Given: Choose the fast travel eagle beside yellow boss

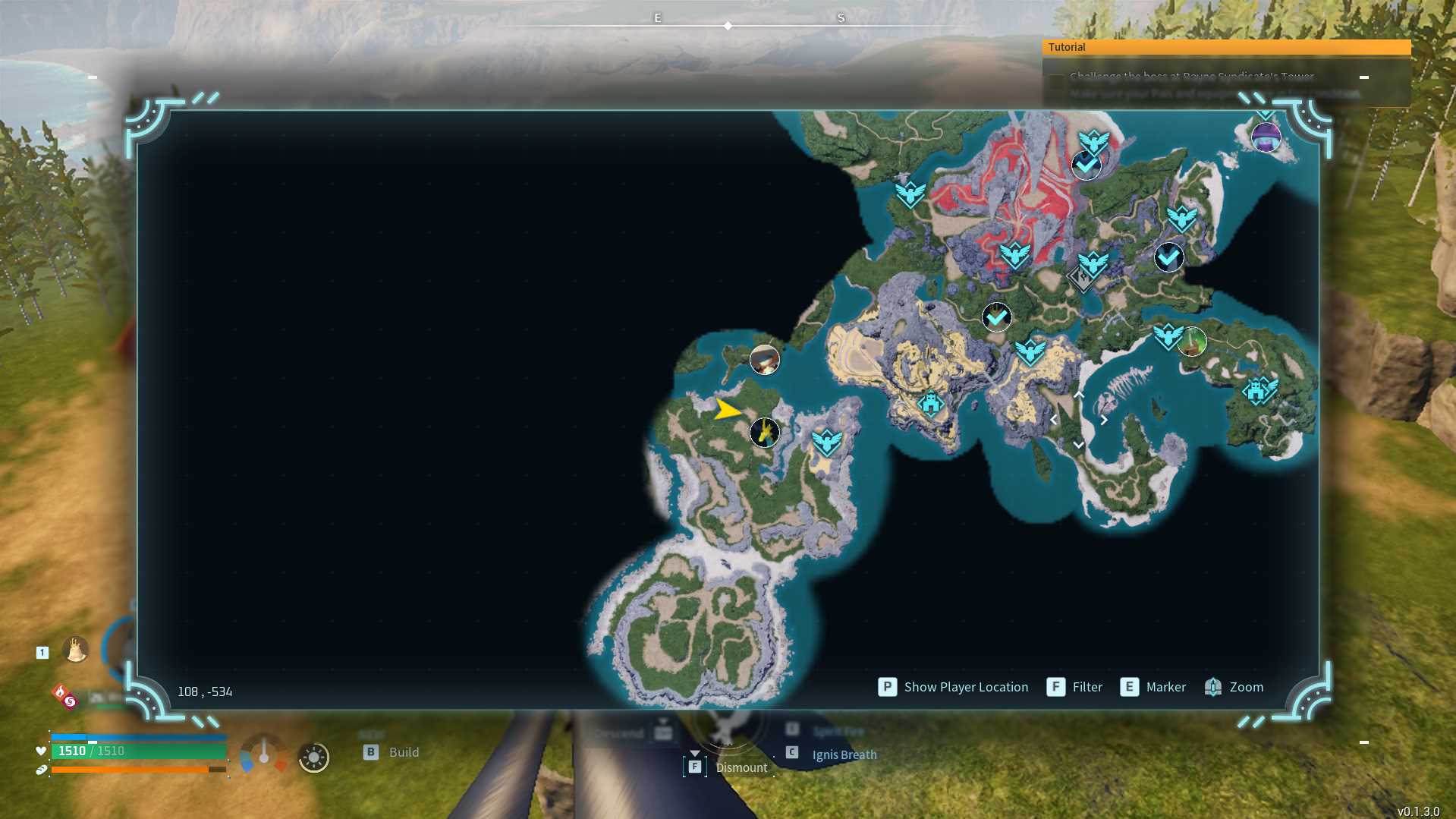Looking at the screenshot, I should [826, 441].
